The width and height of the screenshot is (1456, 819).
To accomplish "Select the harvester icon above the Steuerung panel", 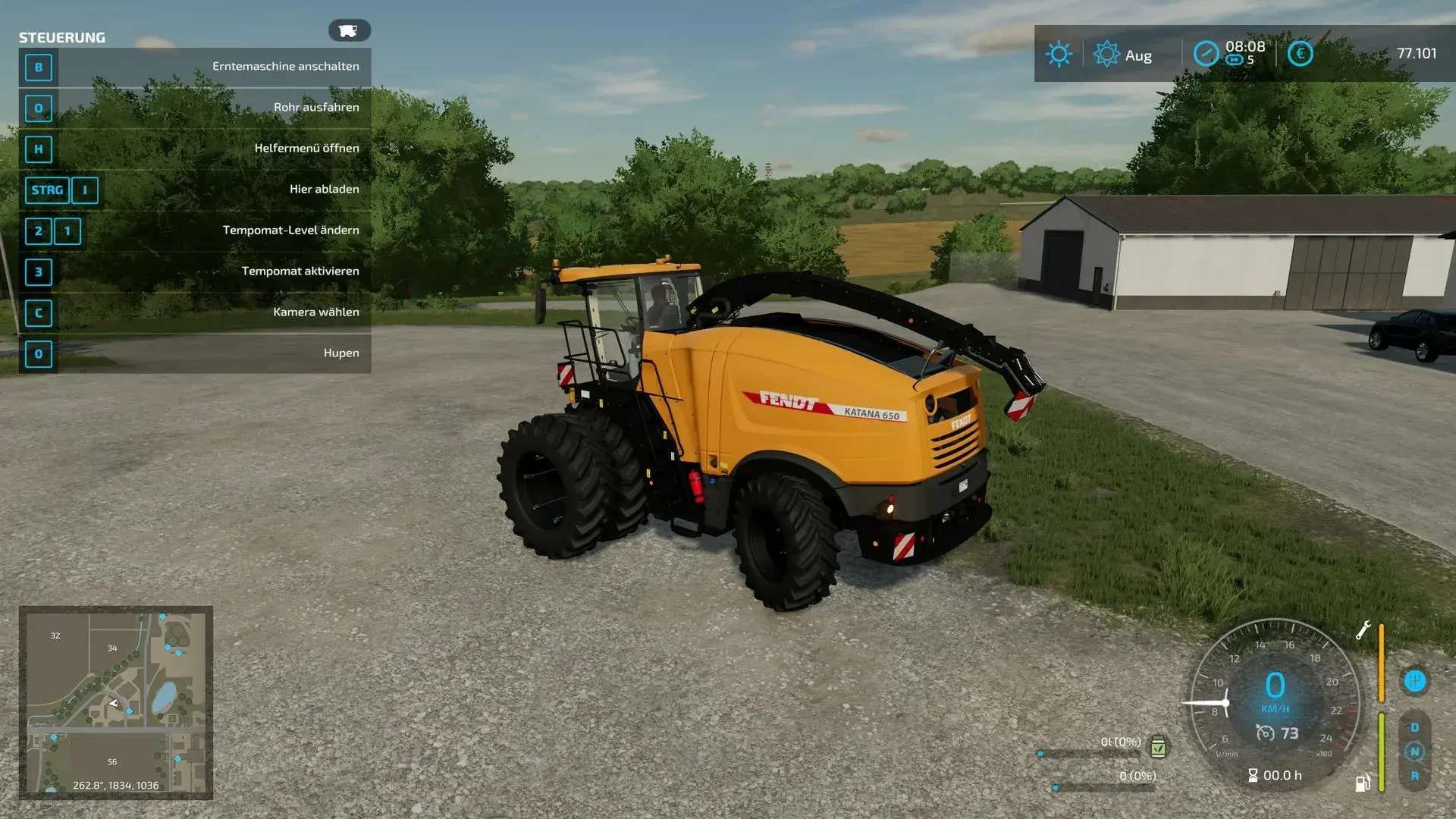I will [349, 30].
